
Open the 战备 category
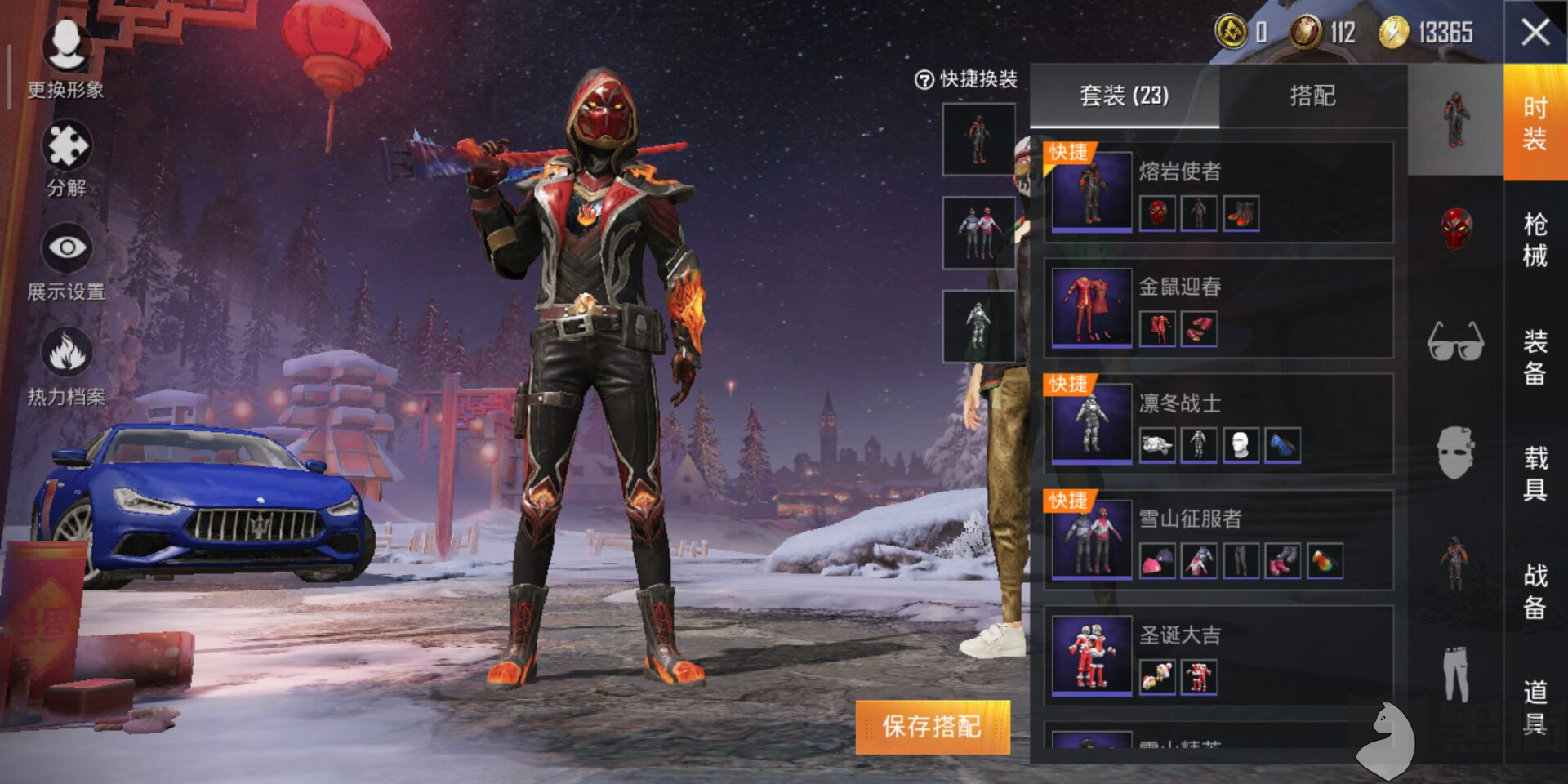pos(1535,590)
